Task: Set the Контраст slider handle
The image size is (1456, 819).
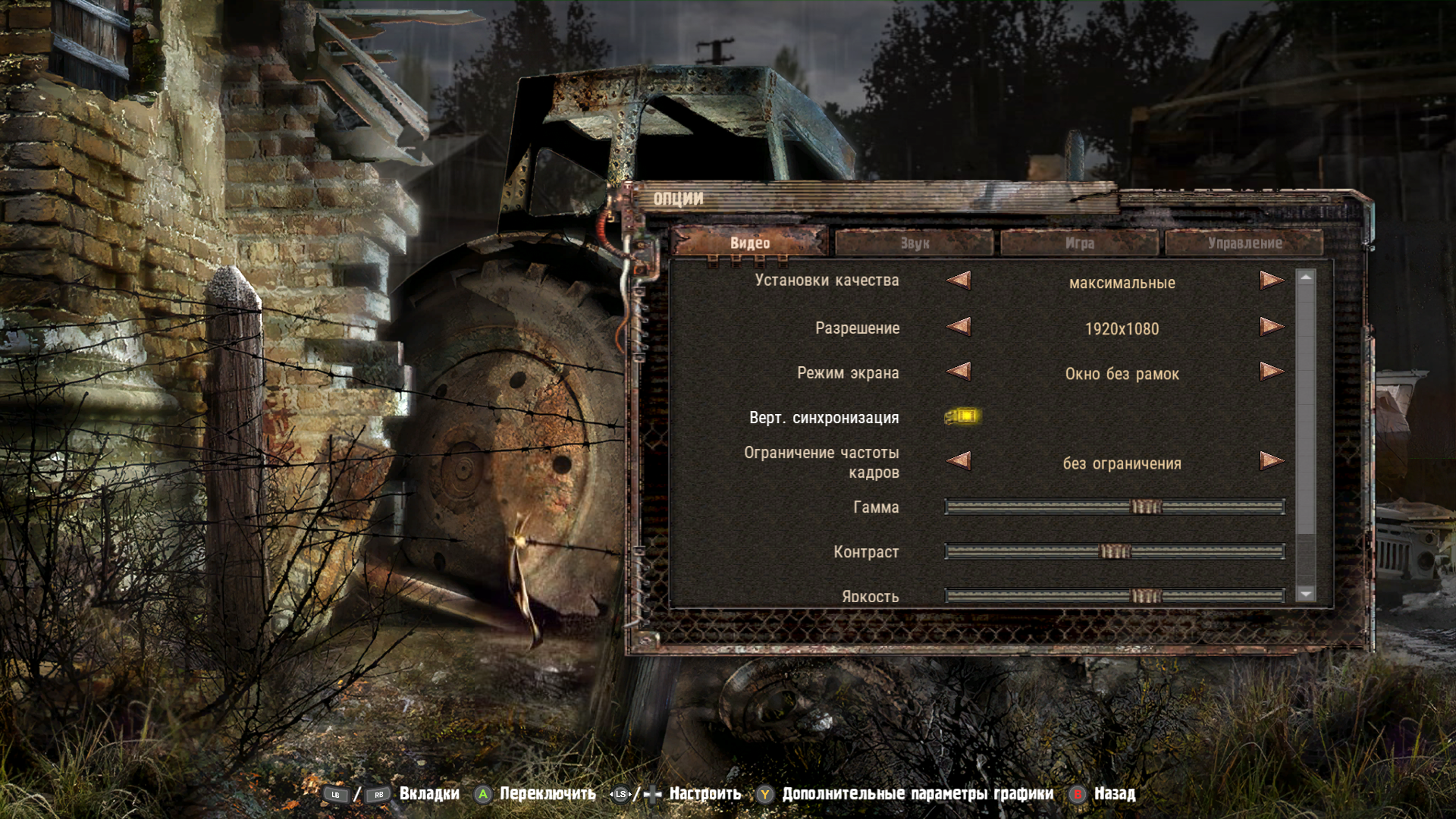Action: (x=1115, y=552)
